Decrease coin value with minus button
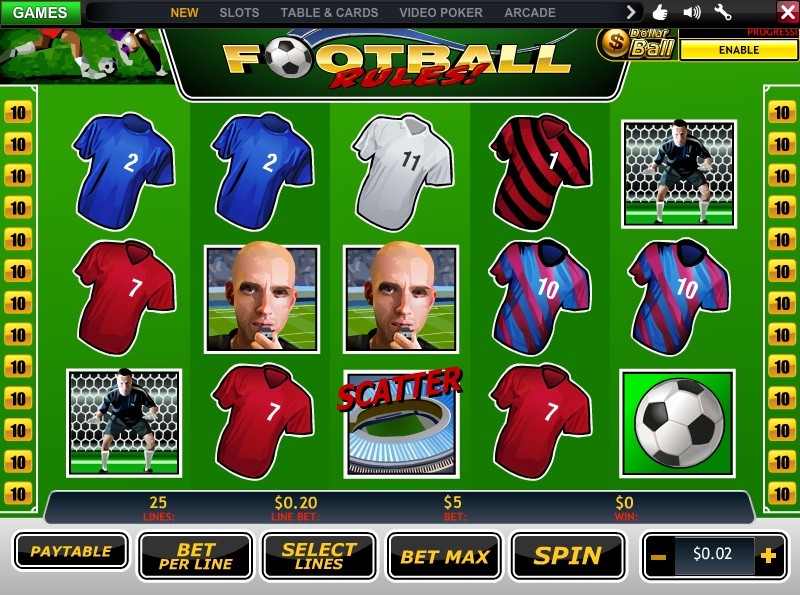This screenshot has height=595, width=800. tap(658, 556)
